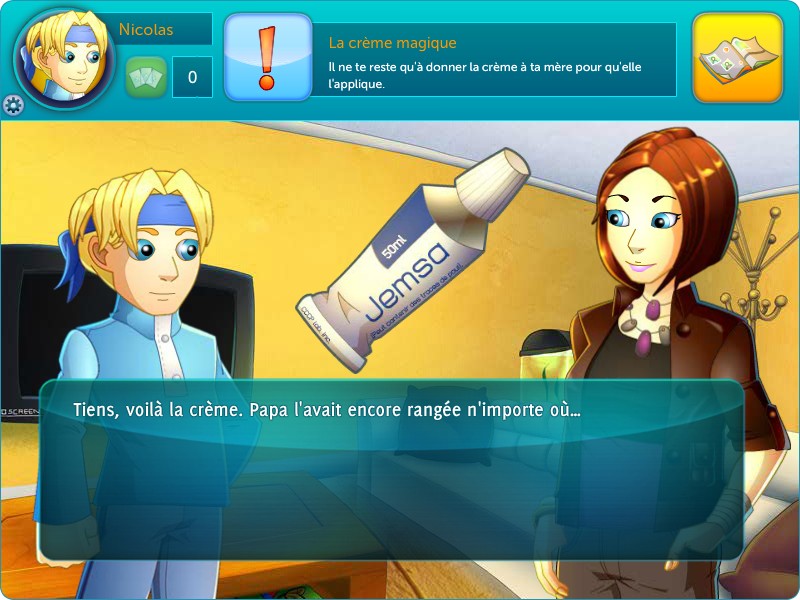Click the red exclamation quest icon
Image resolution: width=800 pixels, height=600 pixels.
click(266, 57)
